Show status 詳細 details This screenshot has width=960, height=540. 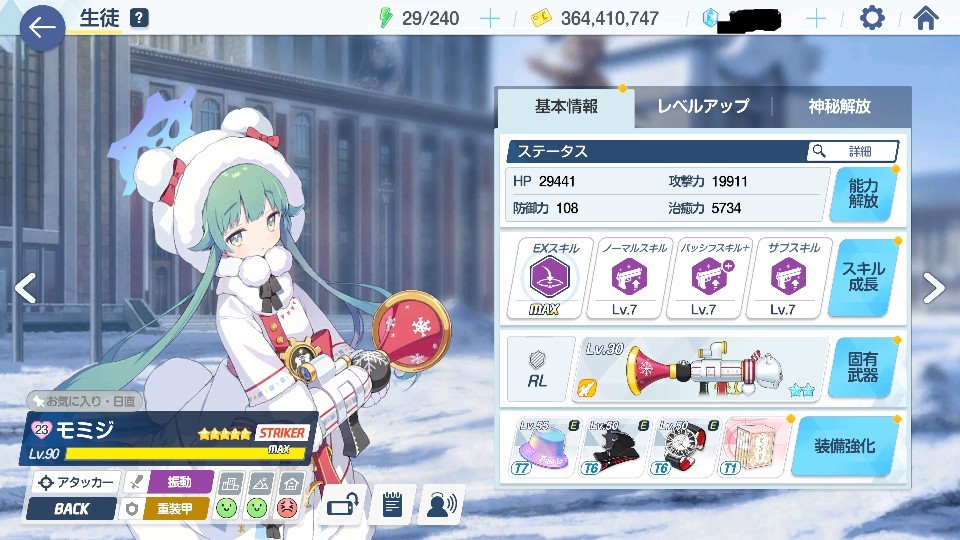tap(852, 151)
